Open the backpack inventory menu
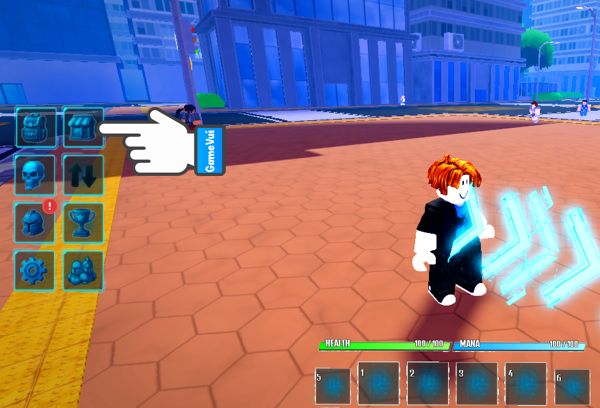Image resolution: width=600 pixels, height=408 pixels. [35, 128]
